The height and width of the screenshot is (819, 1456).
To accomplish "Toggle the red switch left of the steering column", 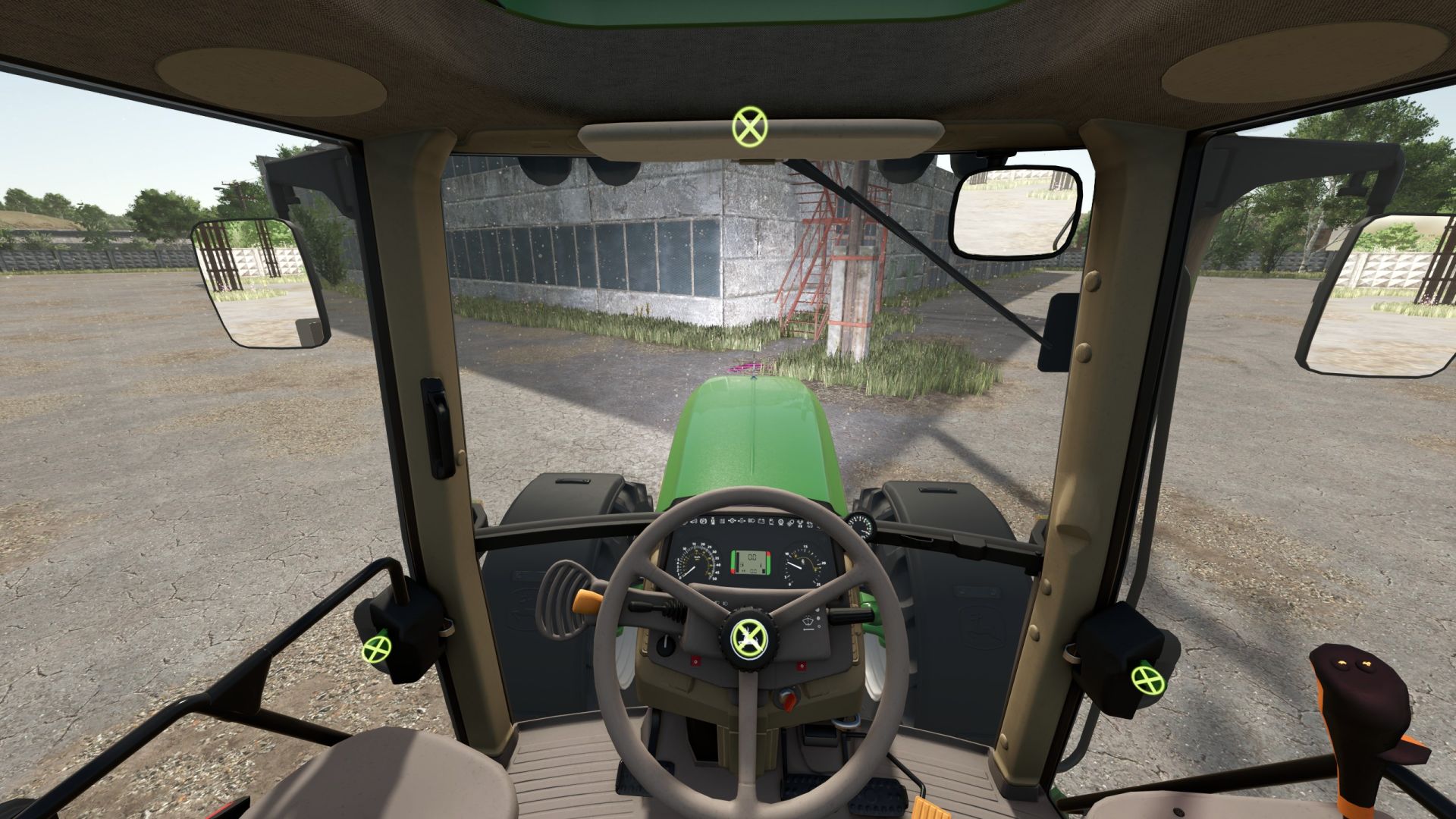I will pos(695,661).
